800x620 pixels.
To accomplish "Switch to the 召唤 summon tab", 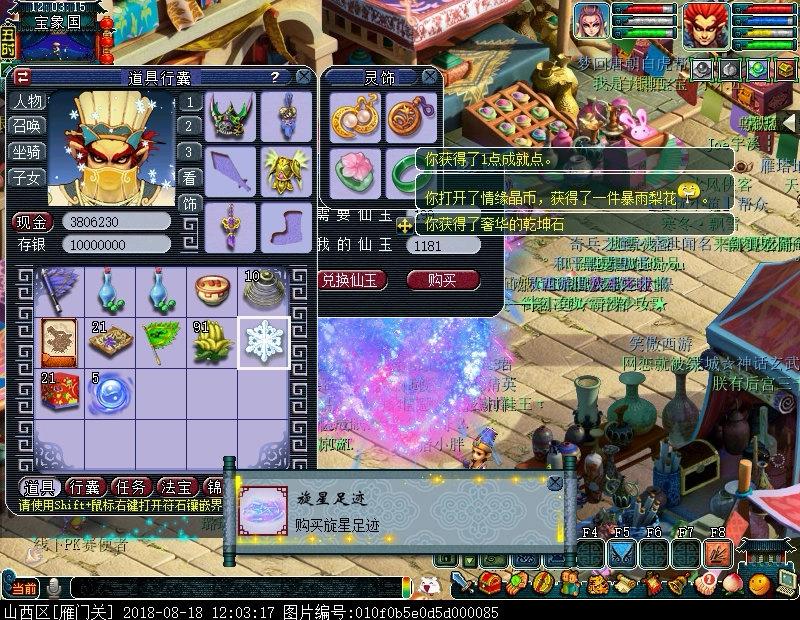I will pos(26,127).
